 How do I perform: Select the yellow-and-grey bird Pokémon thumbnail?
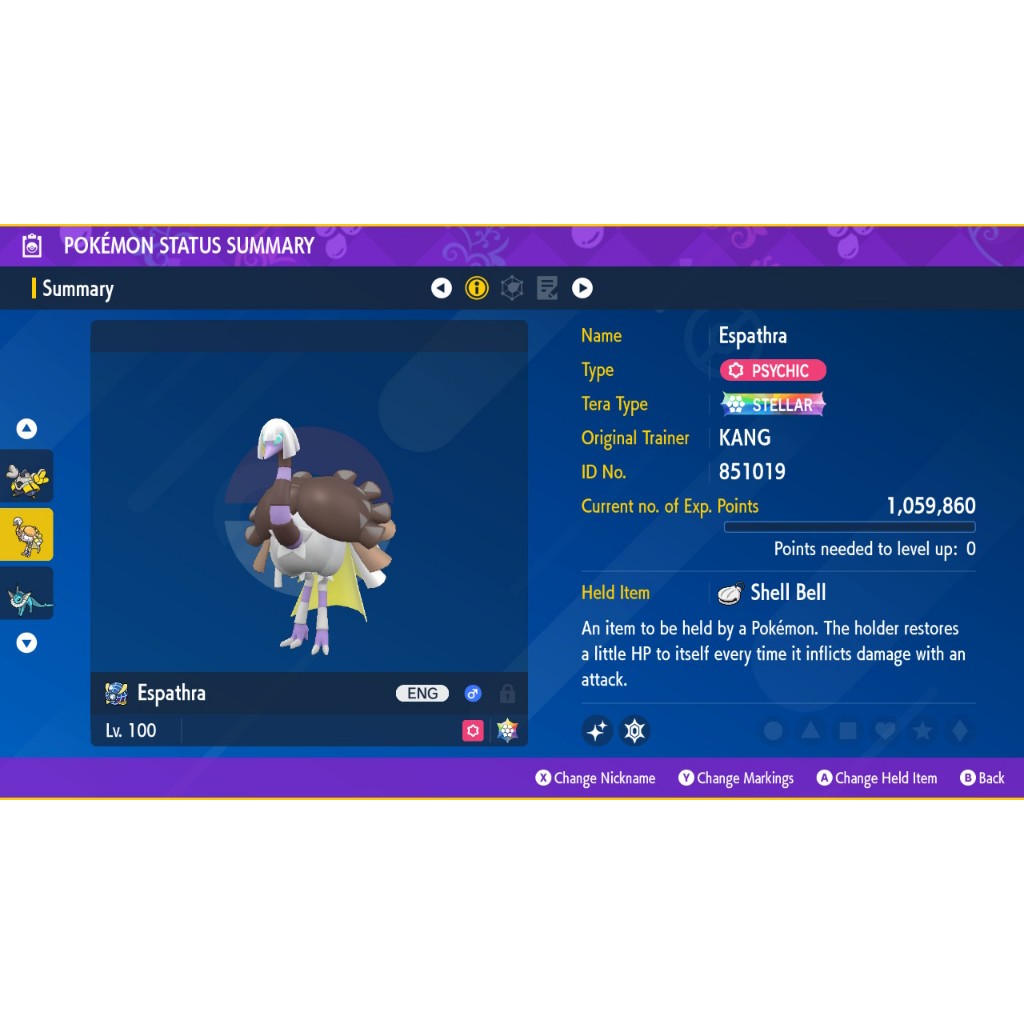[27, 476]
